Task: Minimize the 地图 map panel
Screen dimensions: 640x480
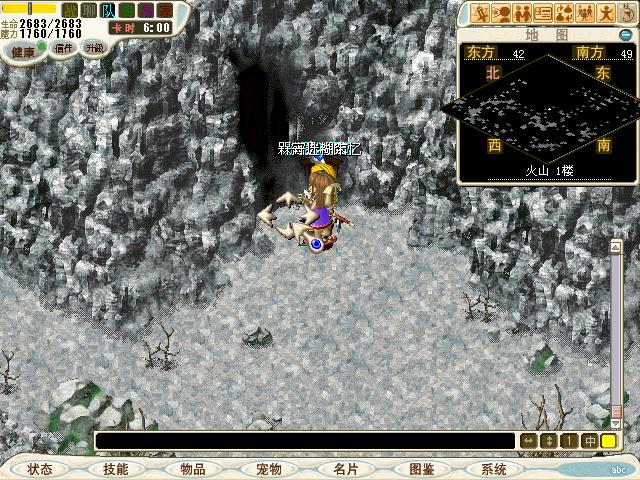Action: tap(625, 35)
